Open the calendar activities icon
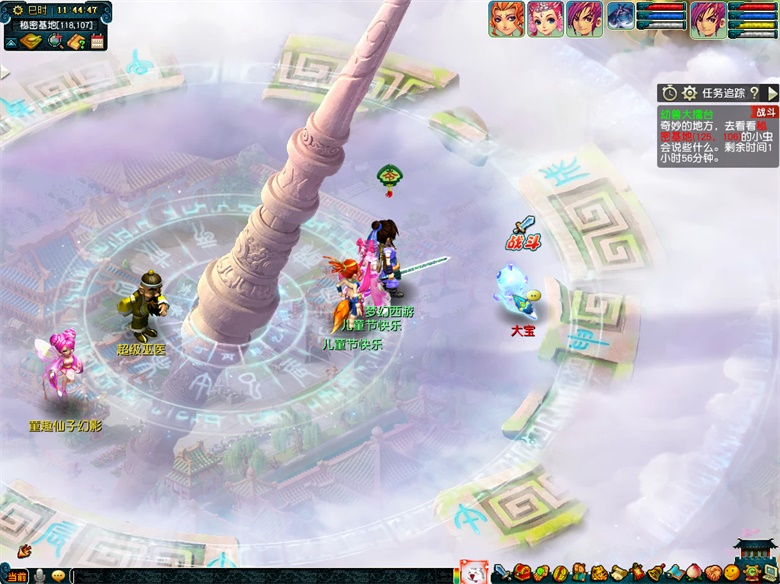This screenshot has height=584, width=780. (97, 41)
